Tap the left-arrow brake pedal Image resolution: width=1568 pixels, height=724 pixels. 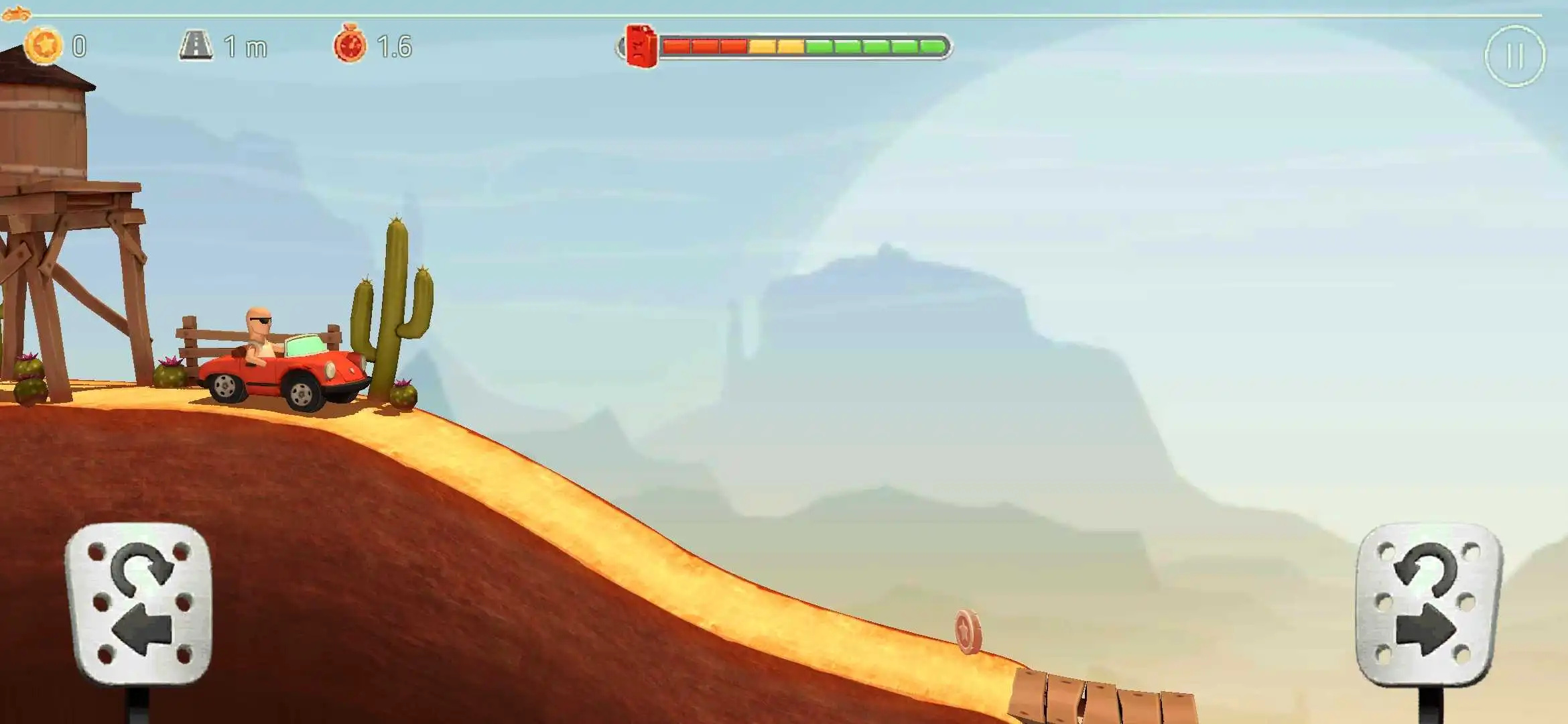pyautogui.click(x=139, y=603)
